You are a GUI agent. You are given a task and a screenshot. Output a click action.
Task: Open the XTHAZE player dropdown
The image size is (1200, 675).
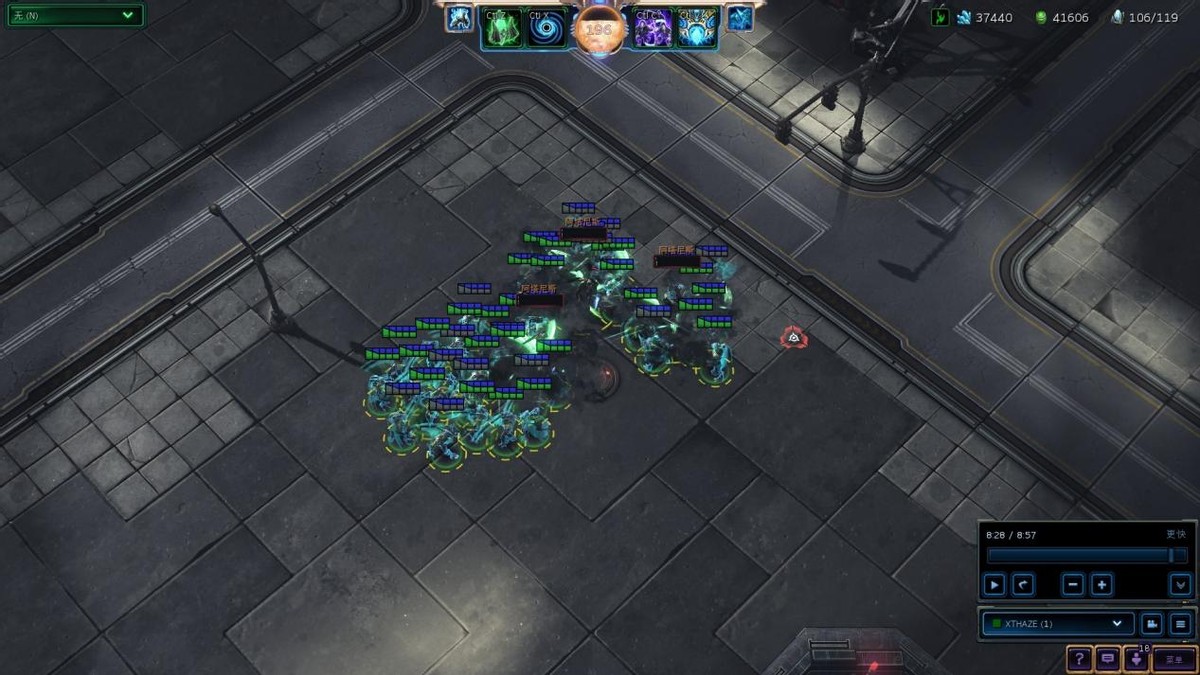tap(1058, 624)
